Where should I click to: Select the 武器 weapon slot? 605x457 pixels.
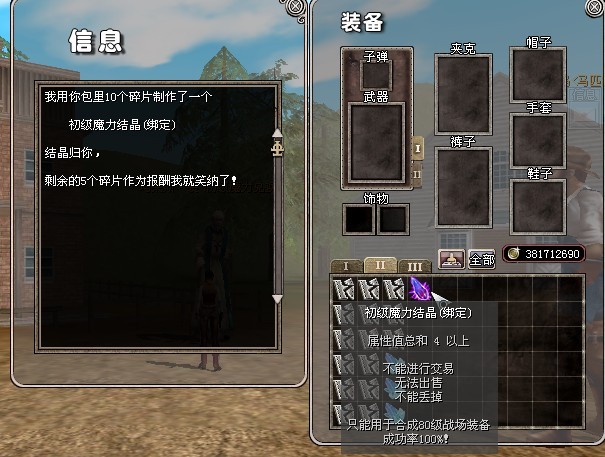coord(376,143)
